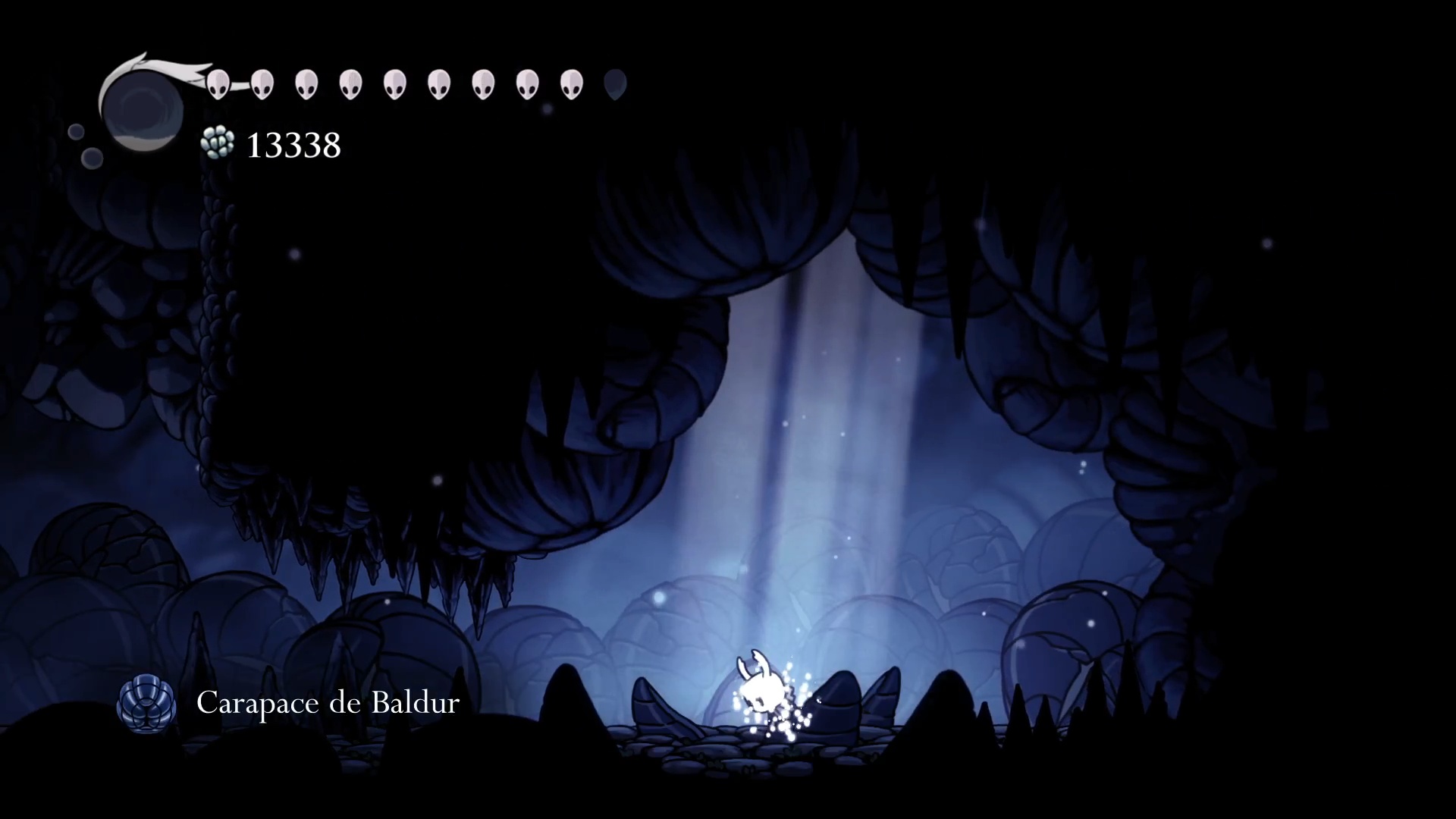Click the geo currency icon

[217, 143]
